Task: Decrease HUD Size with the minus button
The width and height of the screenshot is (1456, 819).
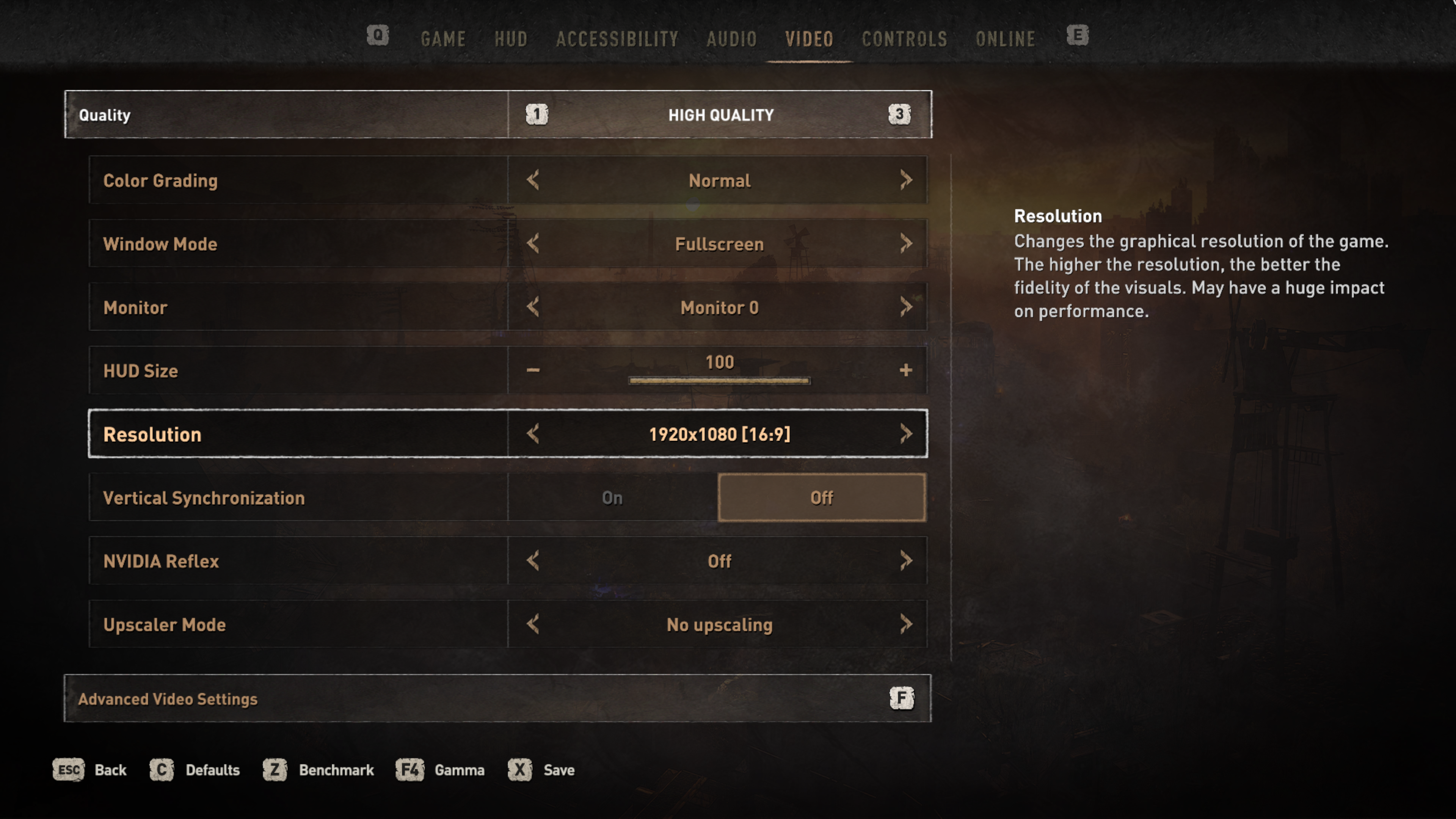Action: coord(532,370)
